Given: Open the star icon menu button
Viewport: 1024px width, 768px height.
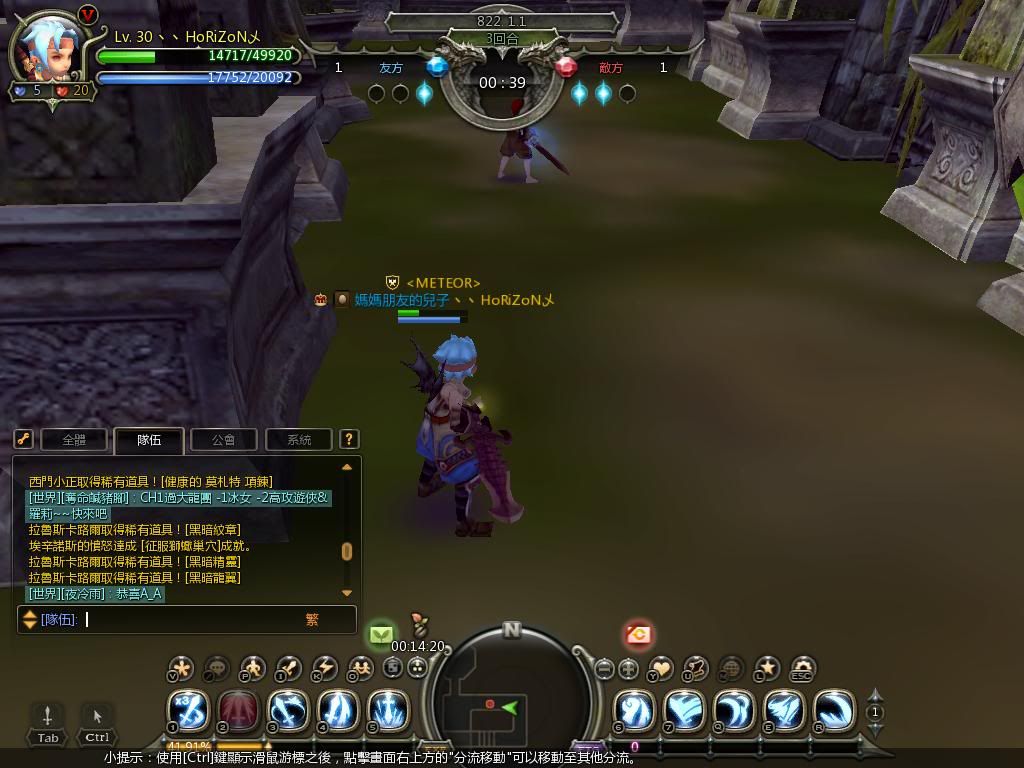Looking at the screenshot, I should point(767,668).
